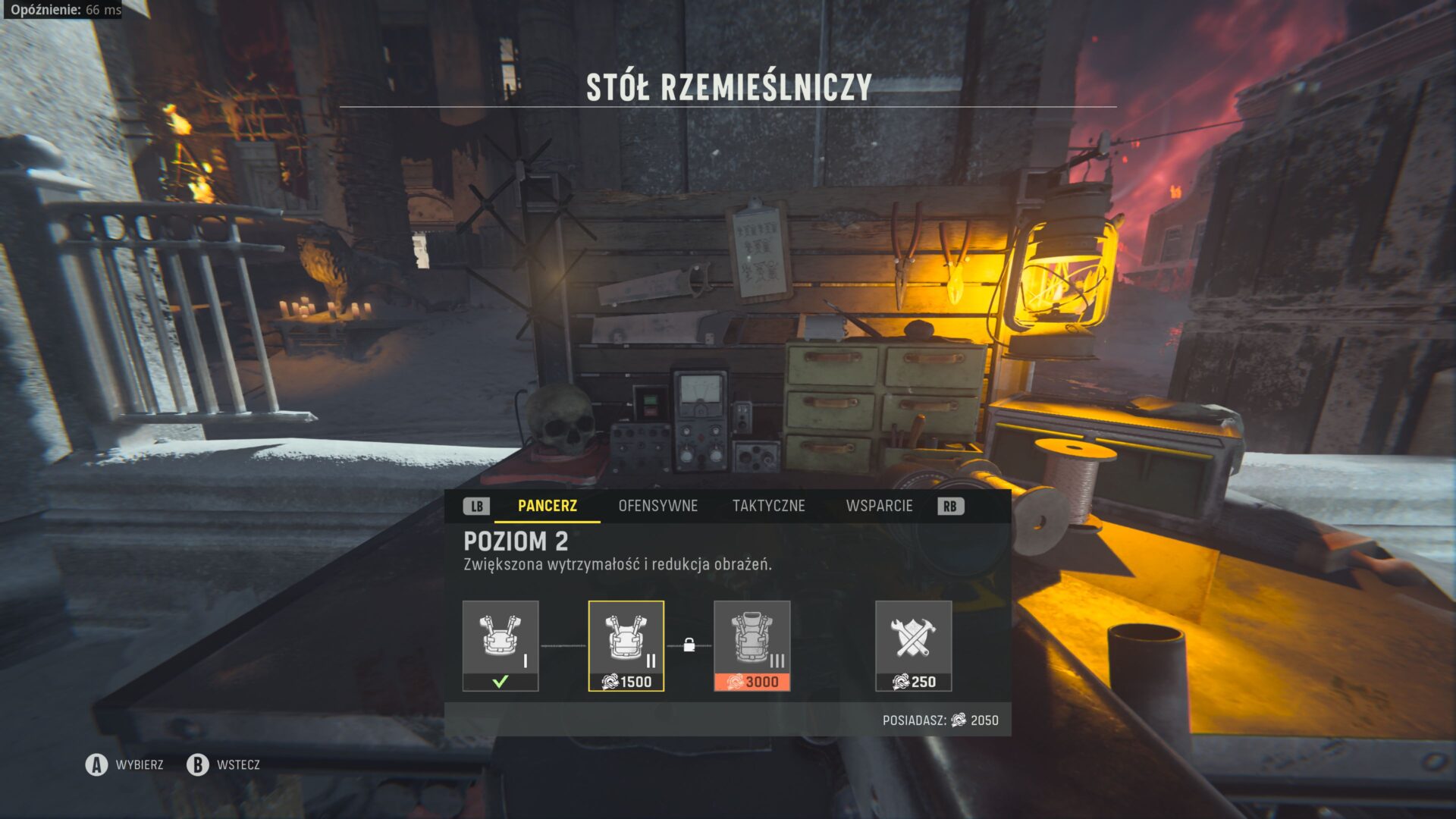The height and width of the screenshot is (819, 1456).
Task: Open the Ofensywne tab
Action: (657, 506)
